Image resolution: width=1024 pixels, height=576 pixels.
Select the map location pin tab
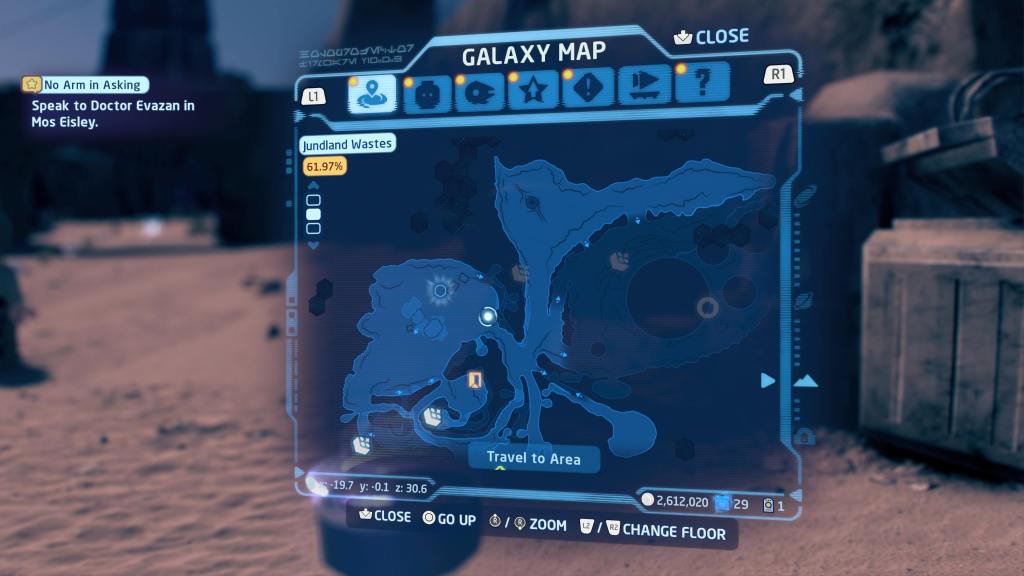(x=372, y=93)
